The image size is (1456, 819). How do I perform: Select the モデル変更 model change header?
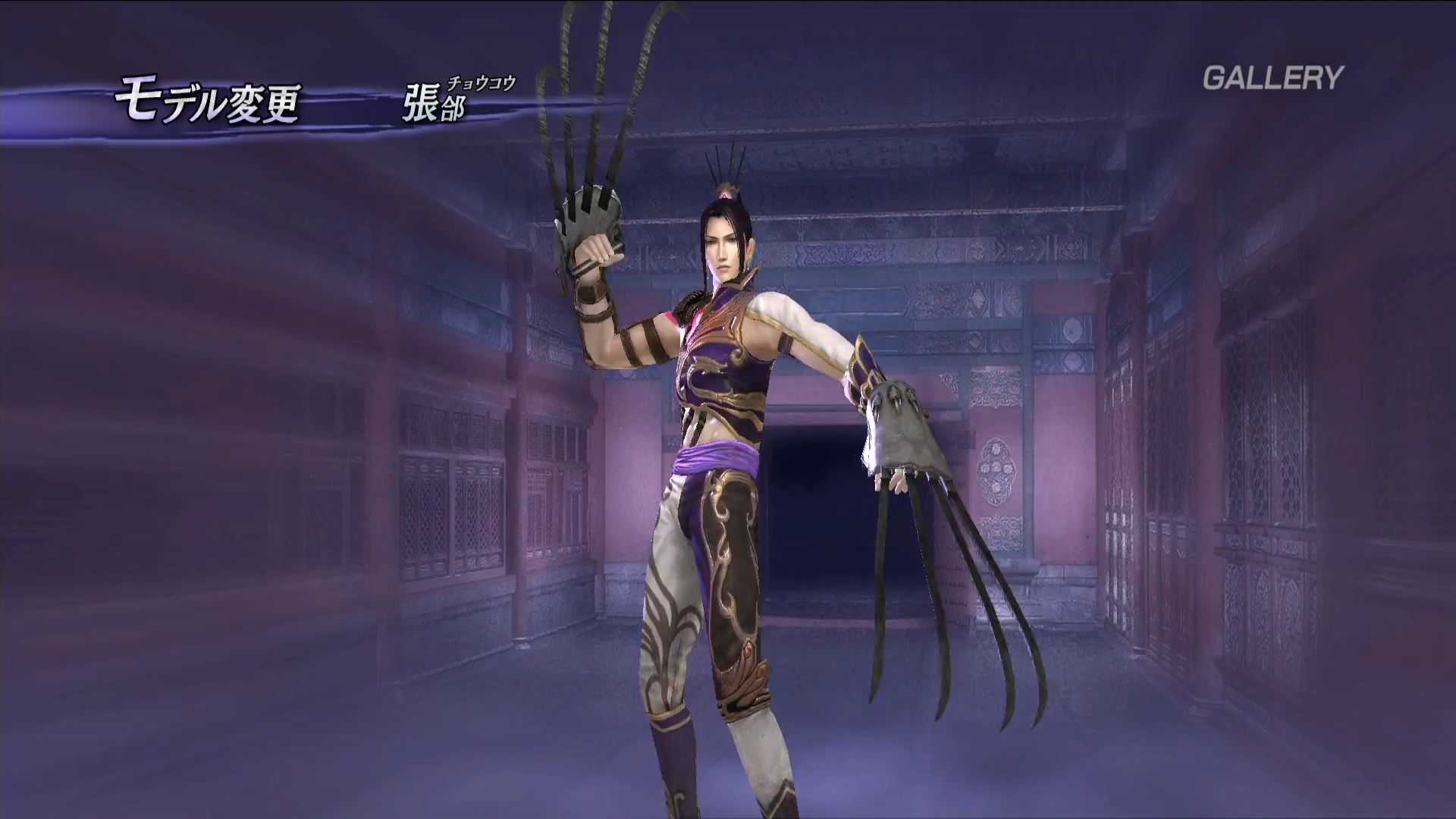click(x=208, y=103)
